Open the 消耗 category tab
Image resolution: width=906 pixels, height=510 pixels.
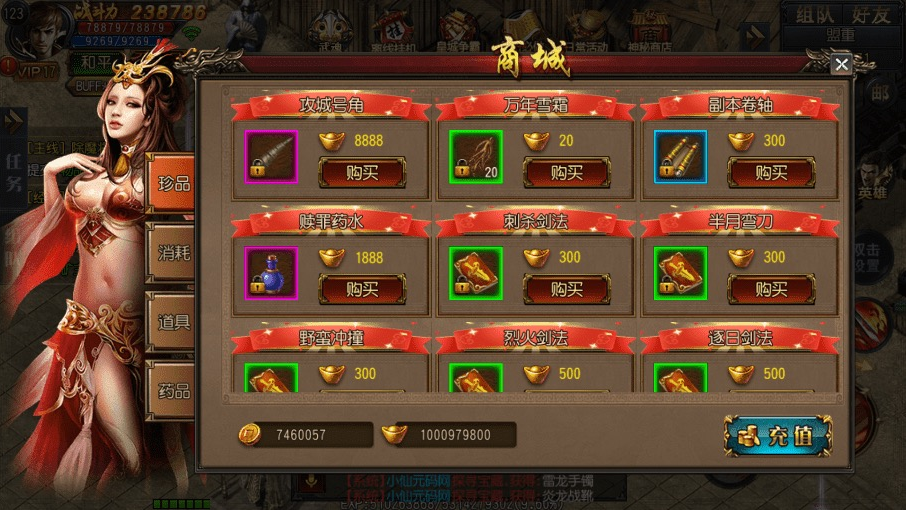(173, 253)
